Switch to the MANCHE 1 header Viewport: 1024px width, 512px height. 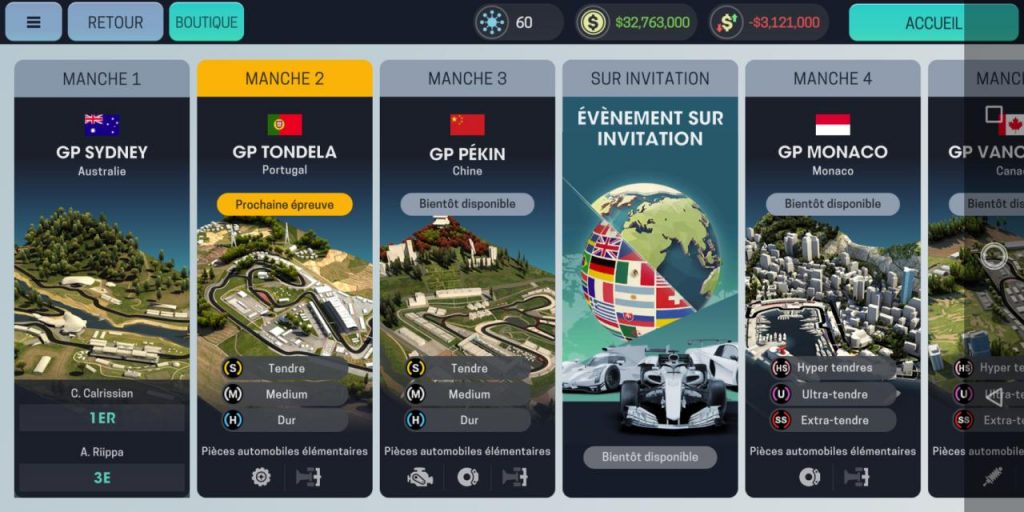click(101, 79)
